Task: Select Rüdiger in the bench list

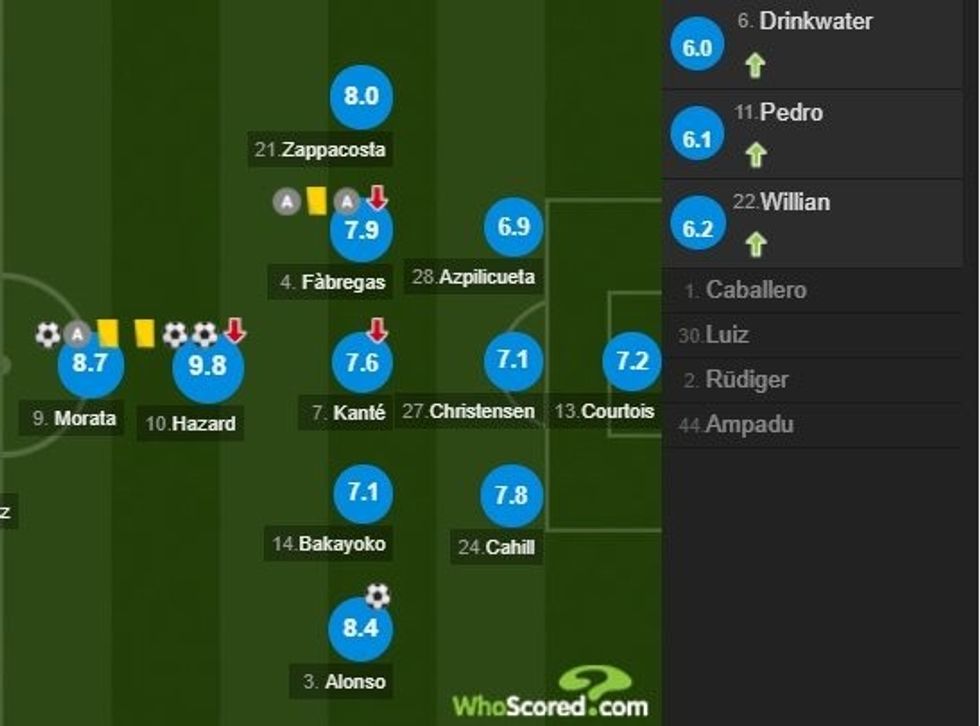Action: pyautogui.click(x=746, y=380)
